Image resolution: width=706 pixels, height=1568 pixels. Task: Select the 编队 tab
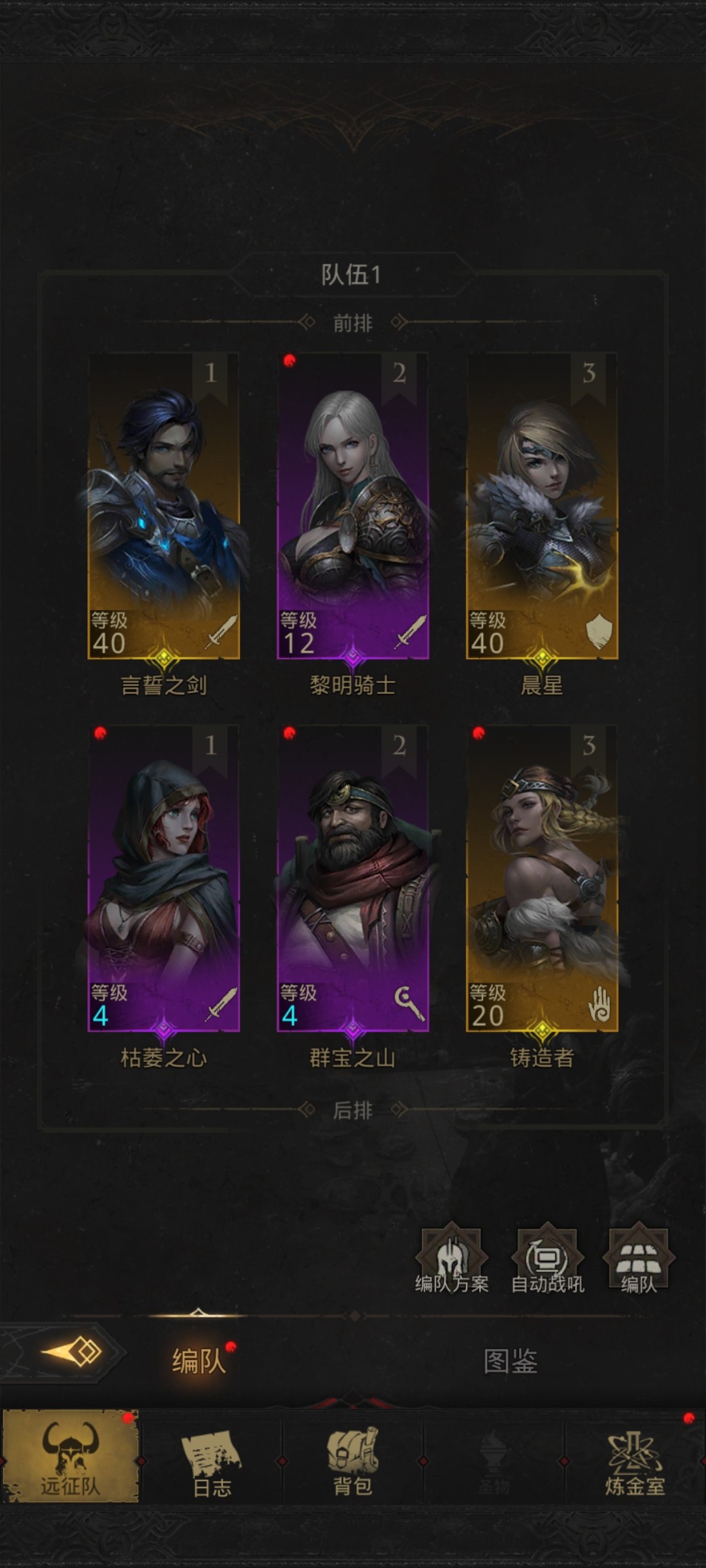[199, 1362]
